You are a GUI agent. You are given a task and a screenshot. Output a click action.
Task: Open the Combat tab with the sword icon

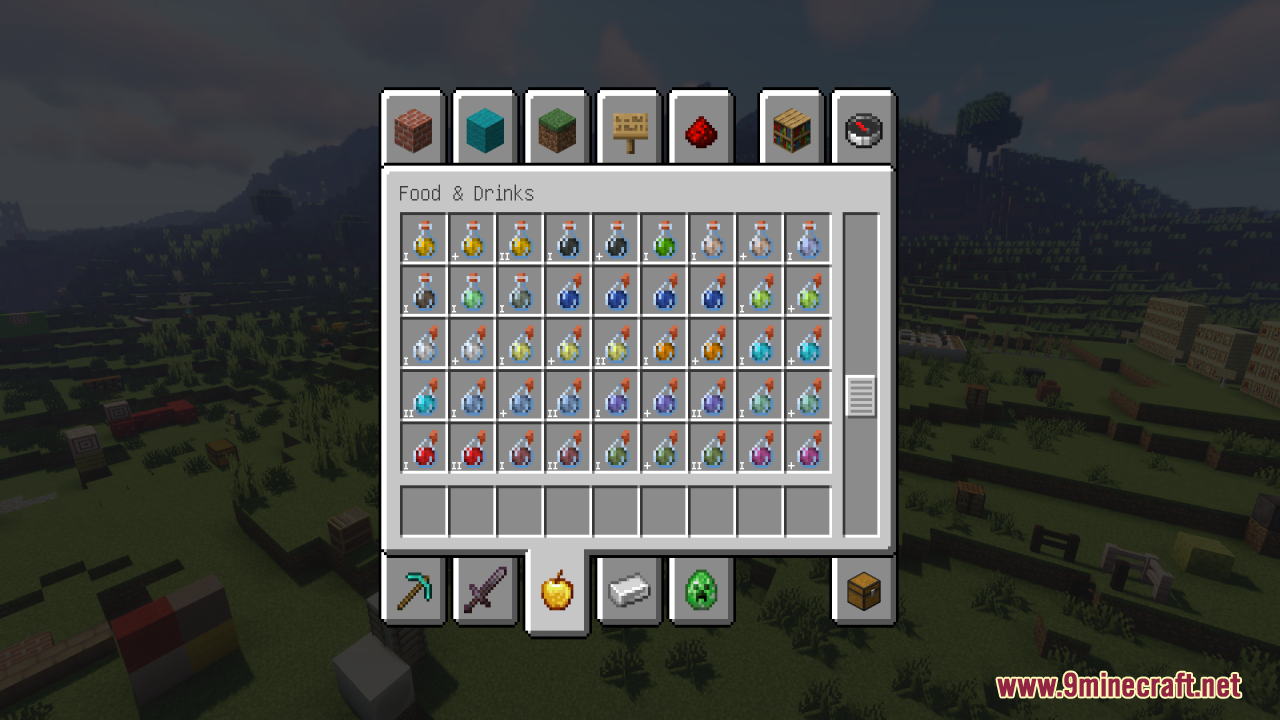tap(484, 592)
